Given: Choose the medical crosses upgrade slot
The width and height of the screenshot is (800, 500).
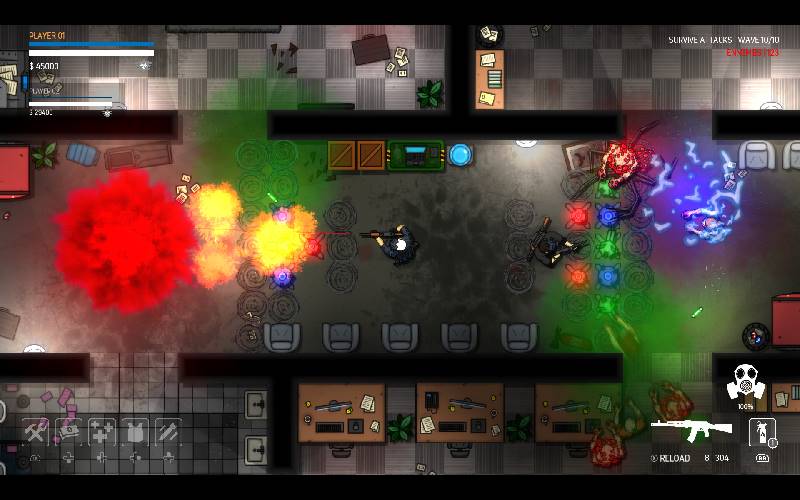Looking at the screenshot, I should click(x=102, y=431).
